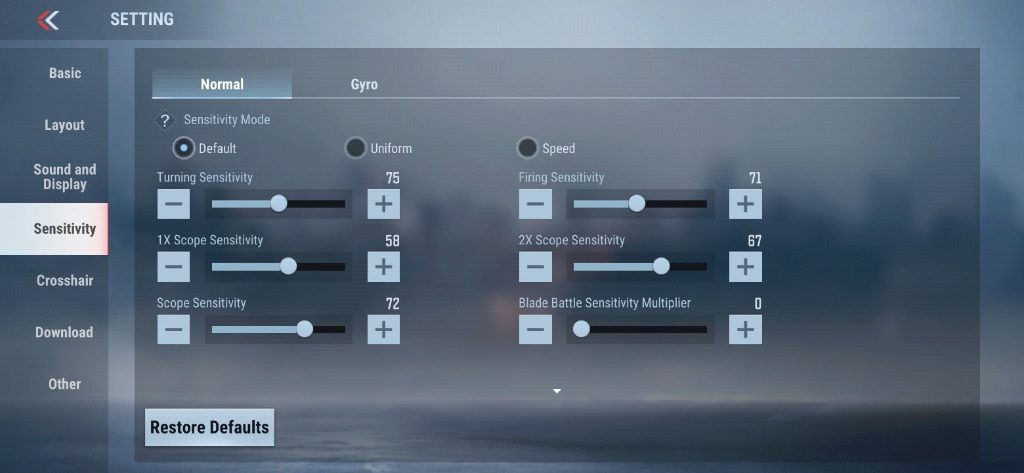Click the Scope Sensitivity slider track

coord(278,329)
